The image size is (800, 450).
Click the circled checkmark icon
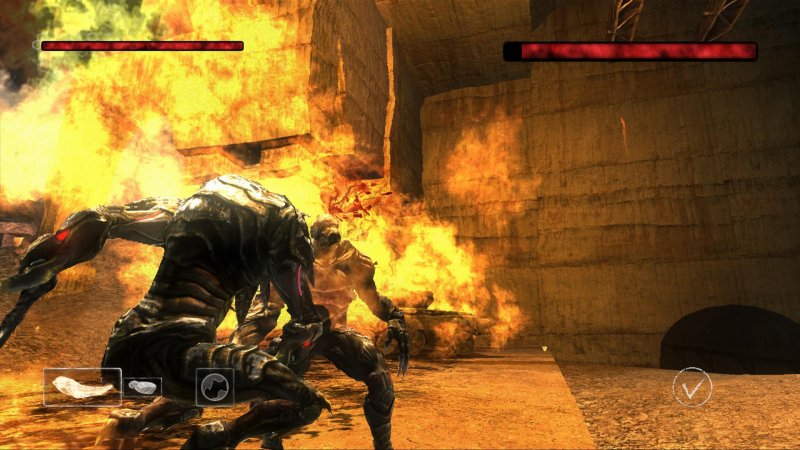[x=692, y=386]
